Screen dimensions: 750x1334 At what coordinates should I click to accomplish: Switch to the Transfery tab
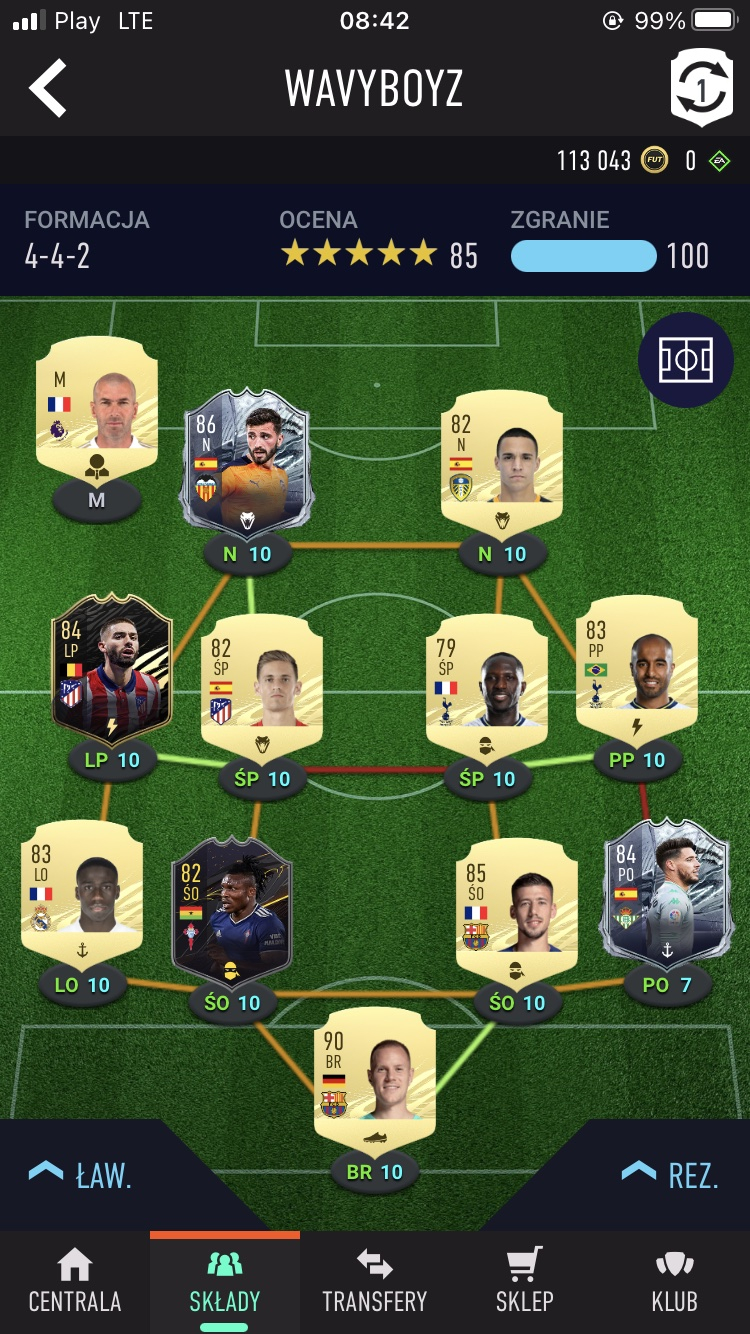(x=375, y=1282)
